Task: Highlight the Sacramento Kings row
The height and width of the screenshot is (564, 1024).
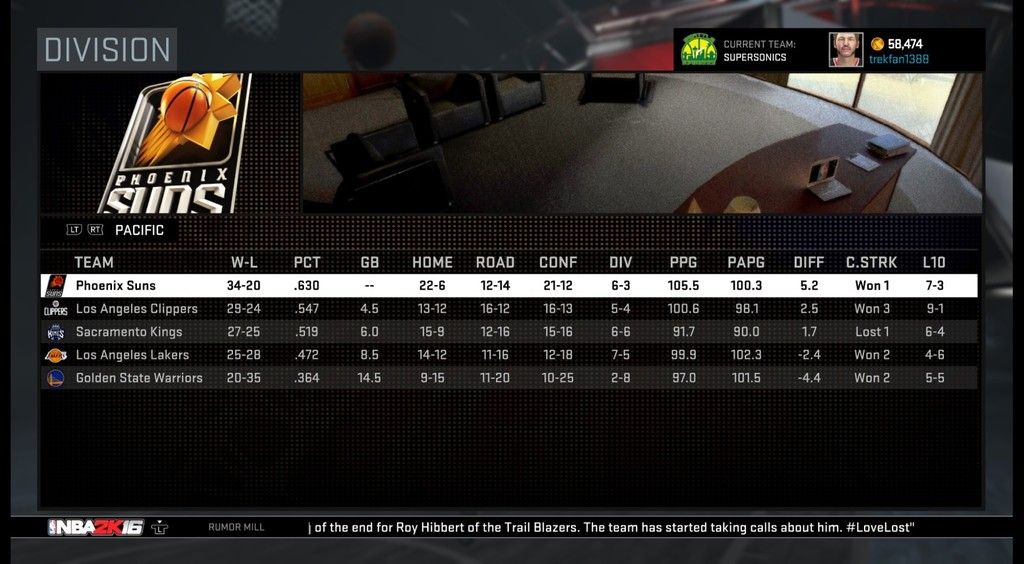Action: 508,332
